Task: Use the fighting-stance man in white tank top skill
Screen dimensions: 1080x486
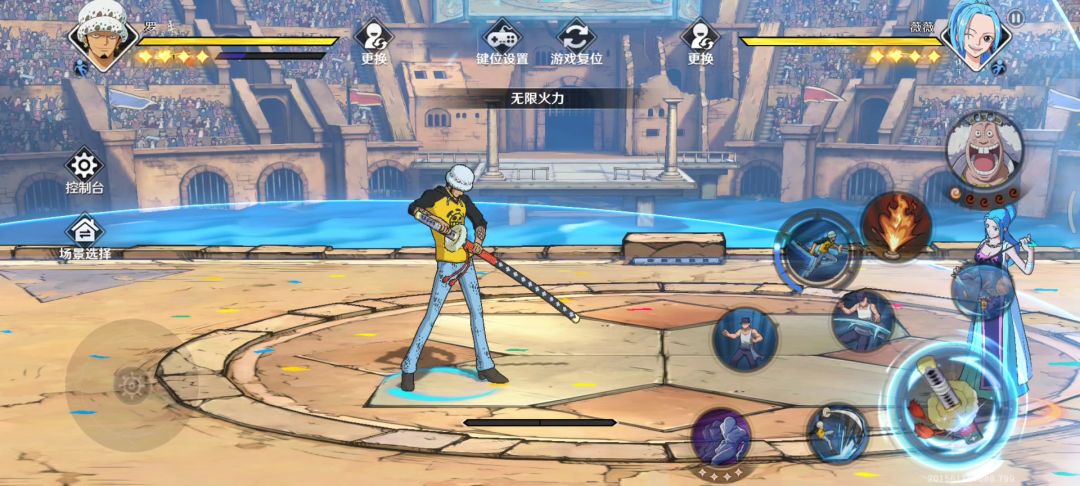Action: [745, 339]
